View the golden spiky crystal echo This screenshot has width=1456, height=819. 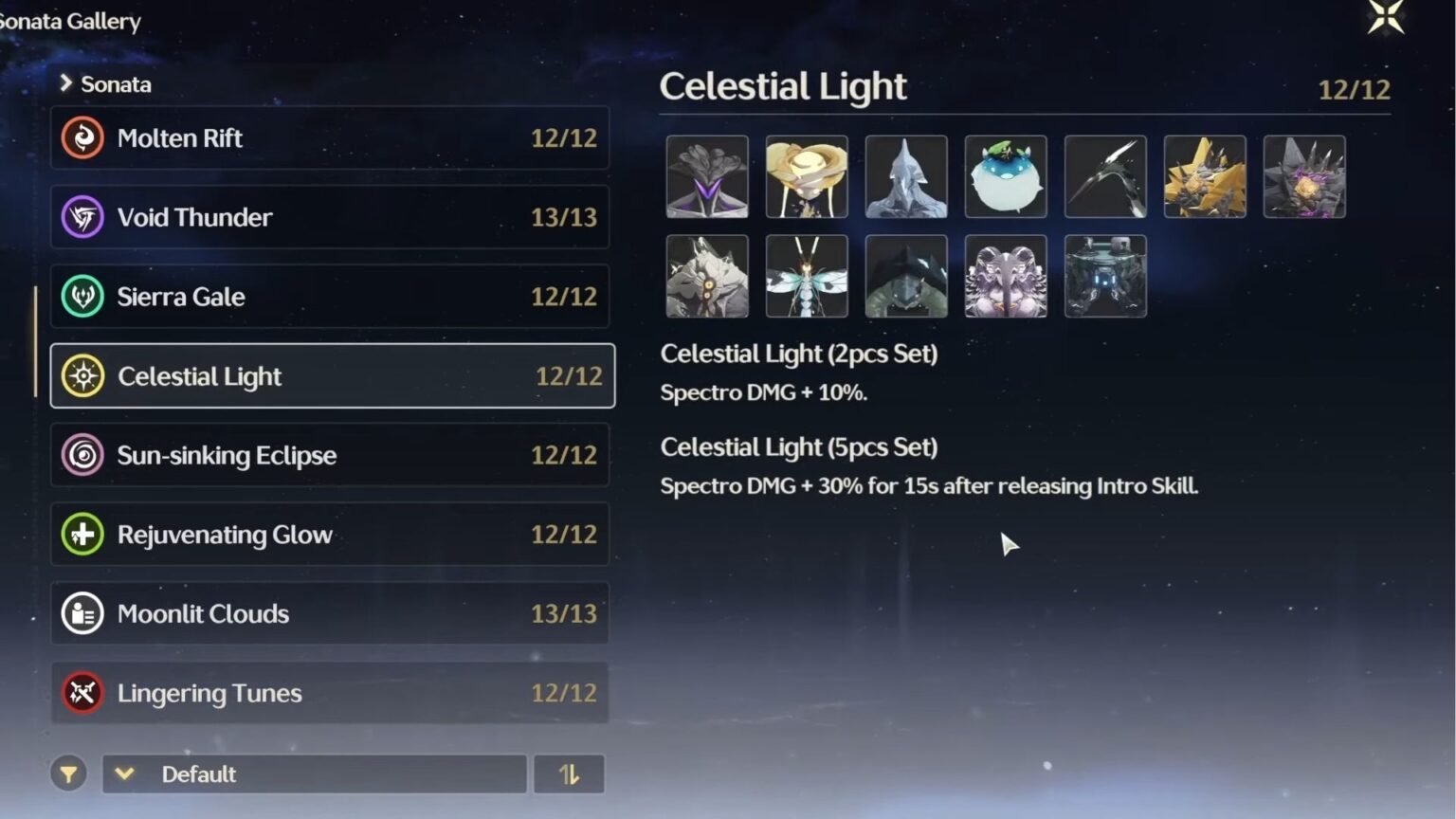click(x=1205, y=177)
